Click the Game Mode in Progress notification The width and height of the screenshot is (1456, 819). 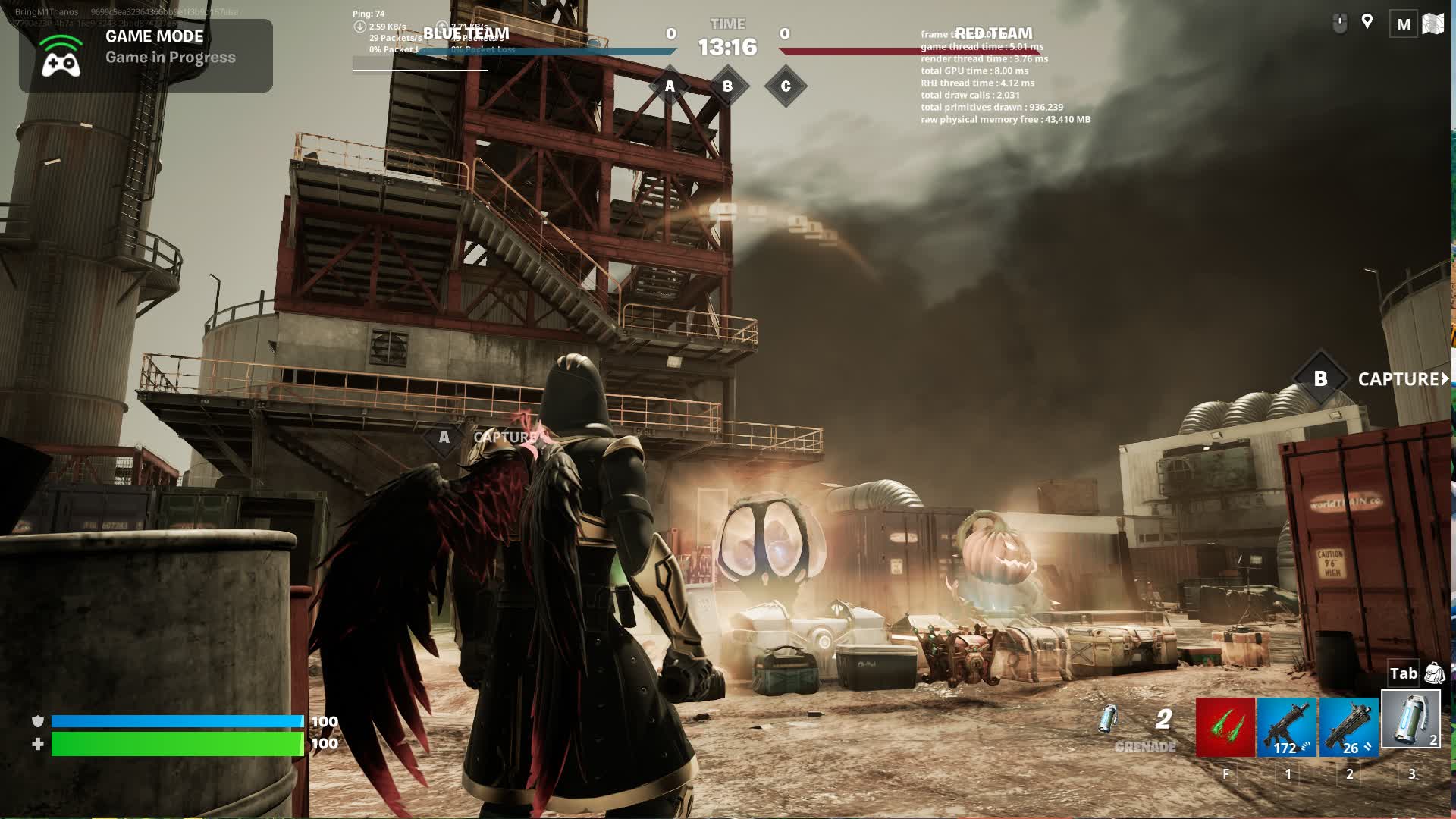146,55
